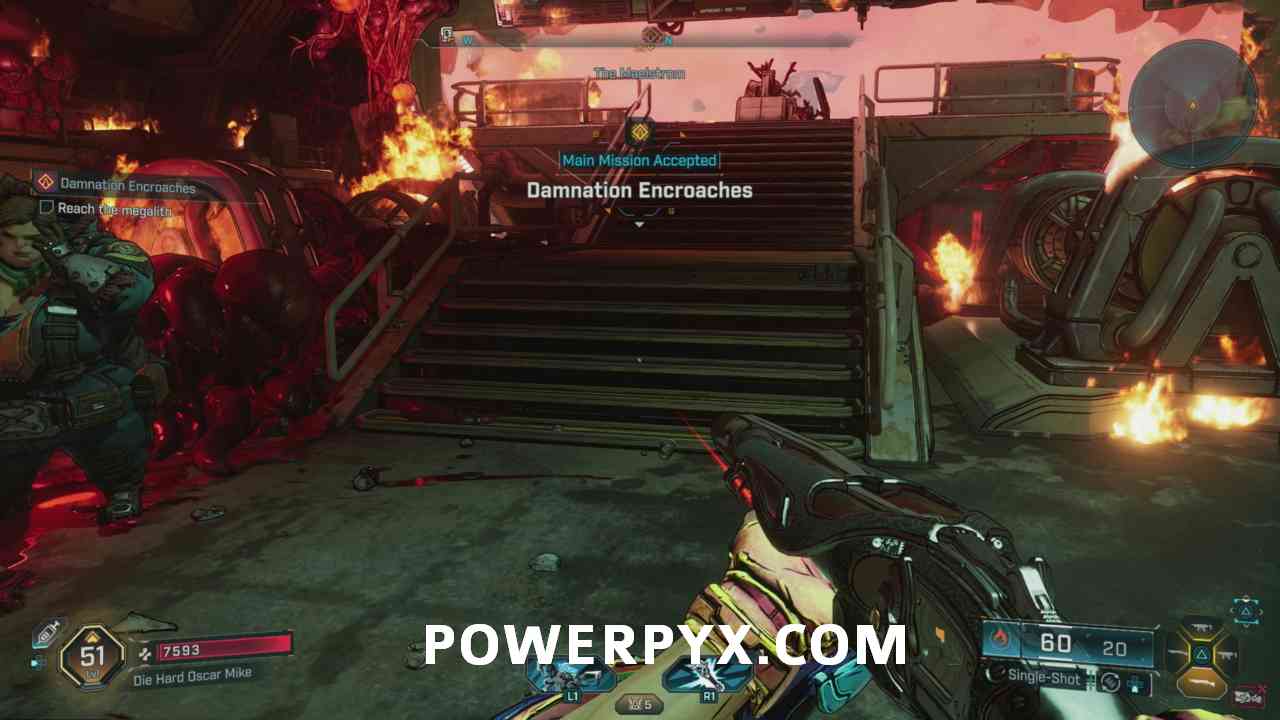
Task: Open the circular minimap
Action: click(1191, 103)
